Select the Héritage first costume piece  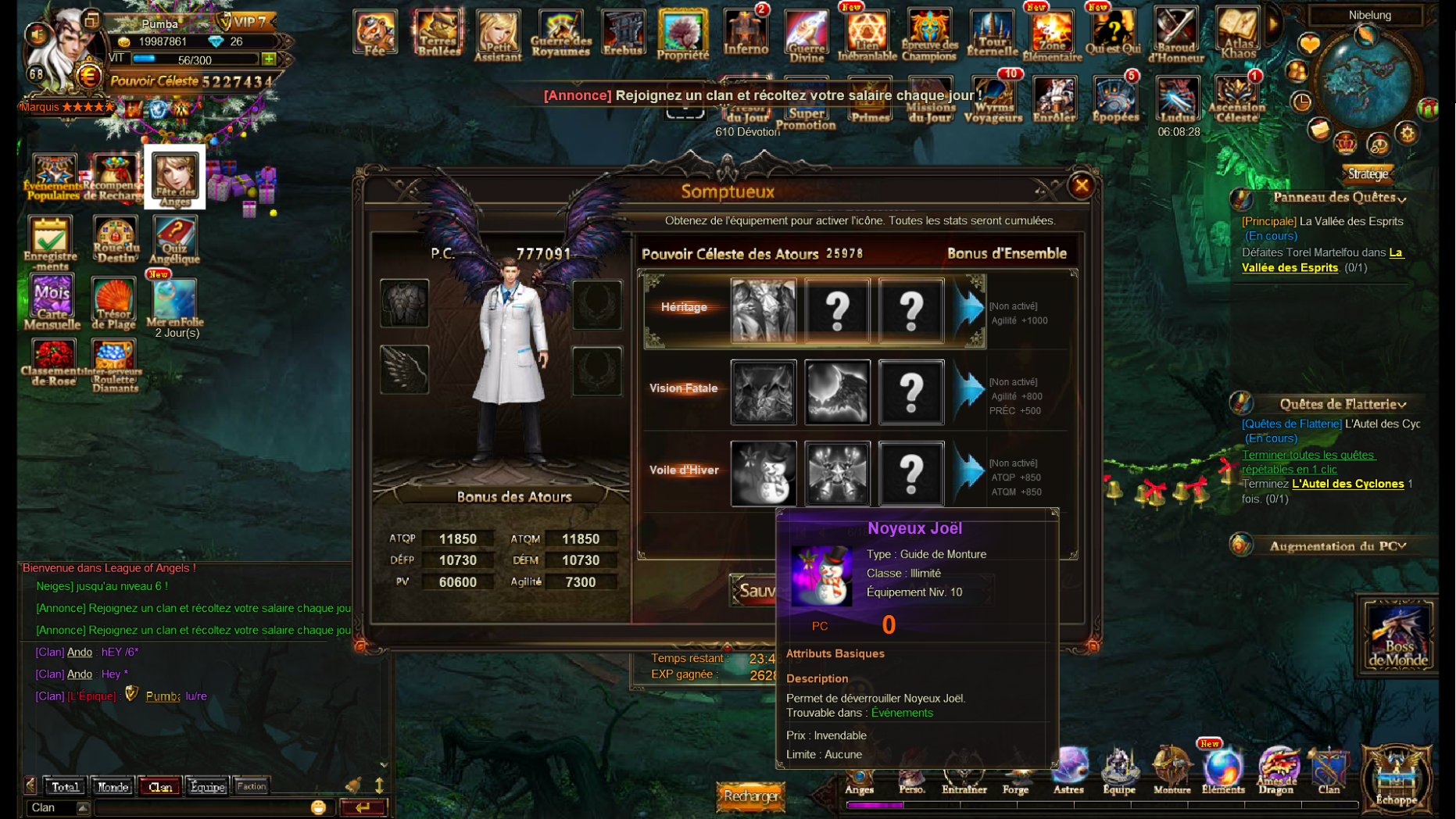coord(763,310)
